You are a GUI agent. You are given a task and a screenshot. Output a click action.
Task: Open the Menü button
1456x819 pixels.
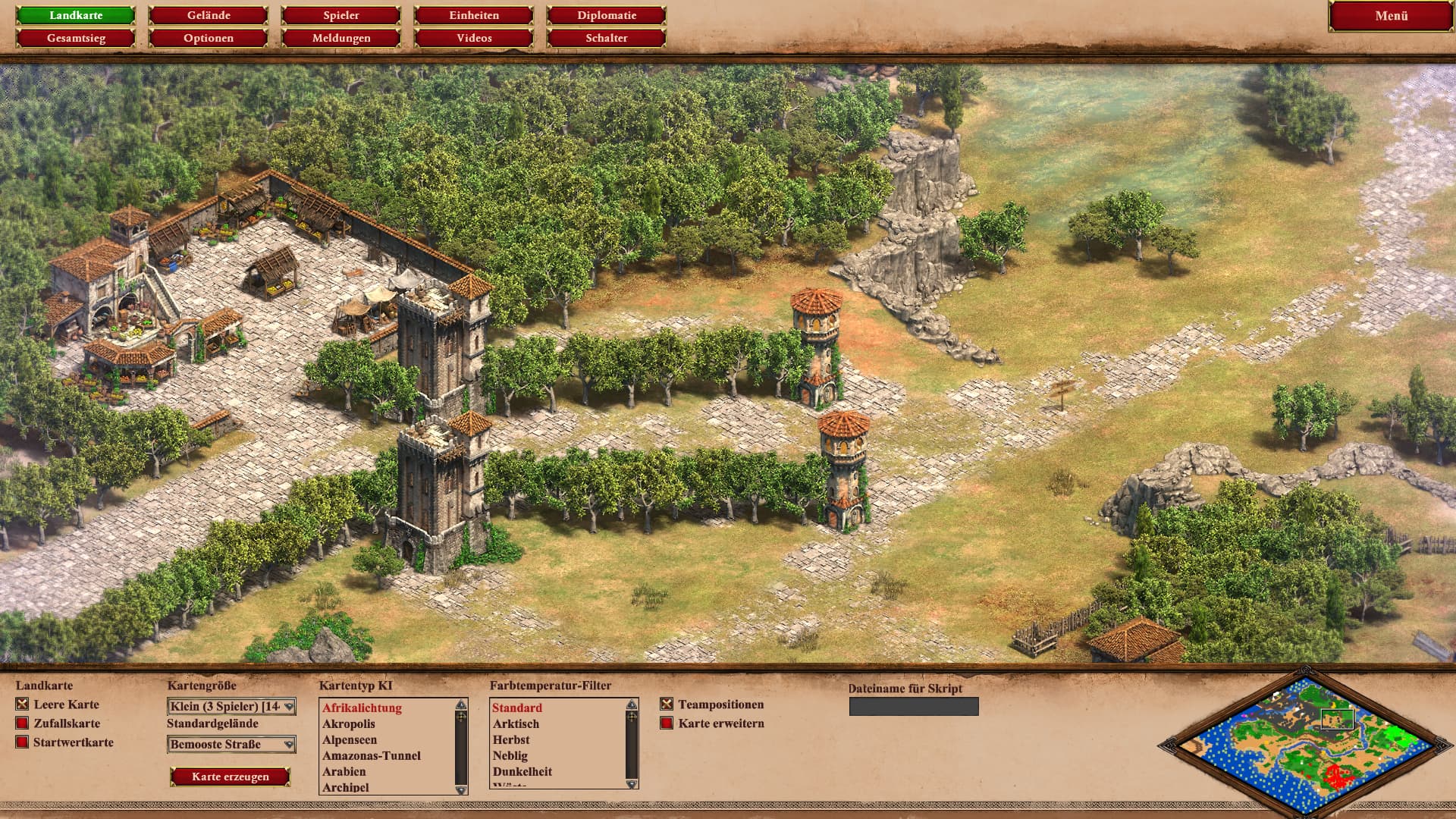tap(1391, 16)
